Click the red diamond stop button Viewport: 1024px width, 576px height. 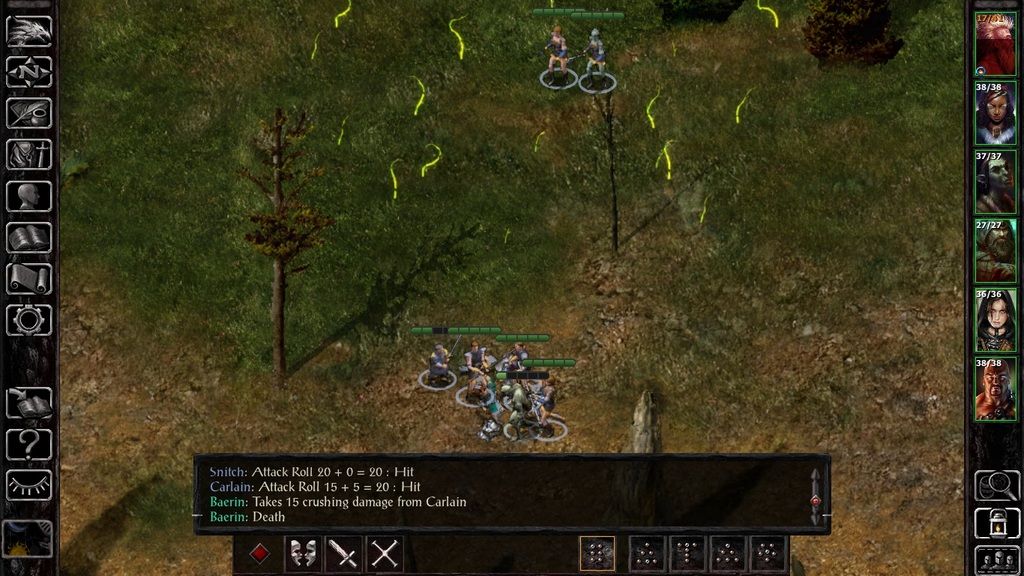click(260, 553)
